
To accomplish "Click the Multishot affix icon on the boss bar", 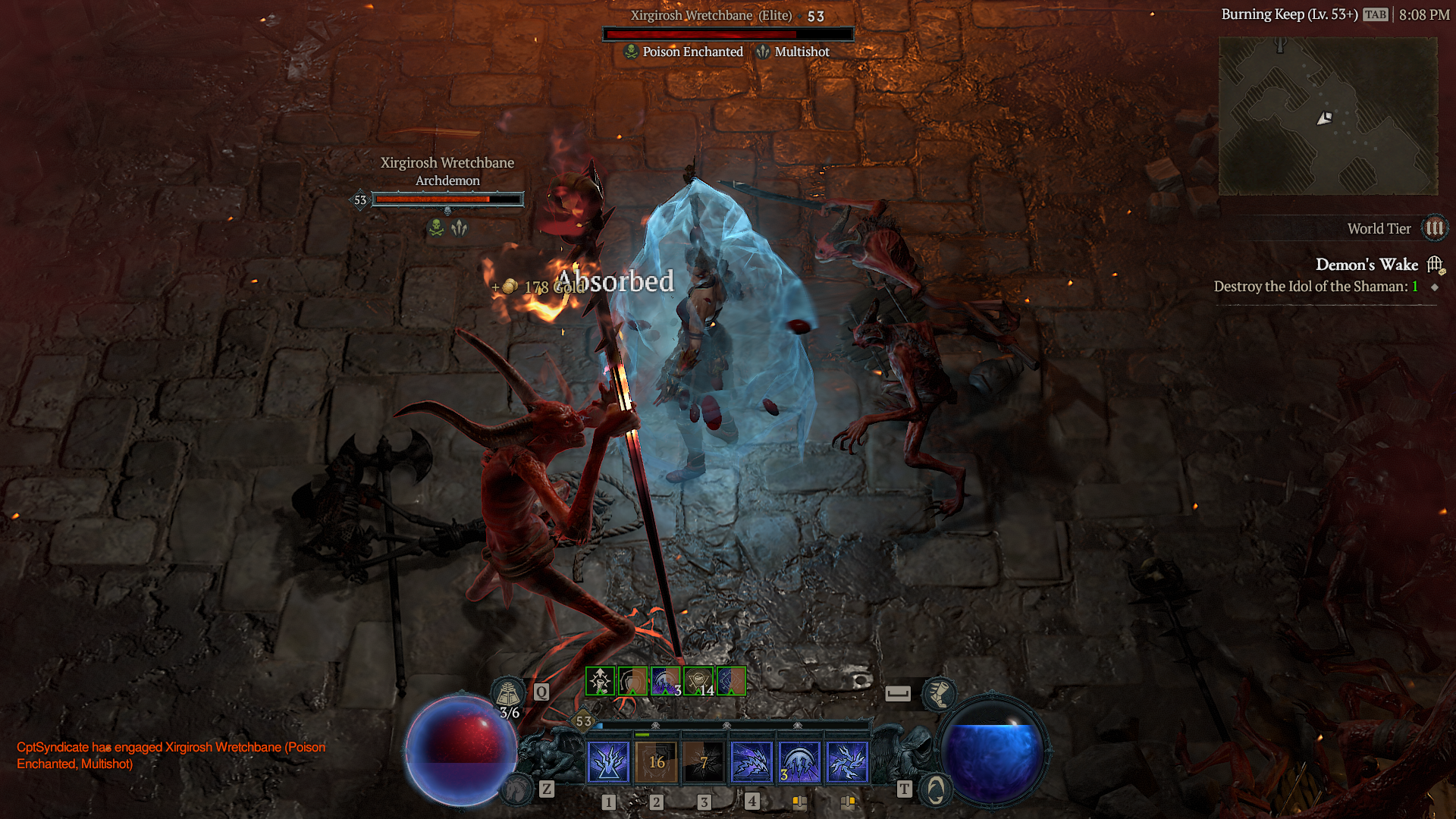I will coord(762,52).
